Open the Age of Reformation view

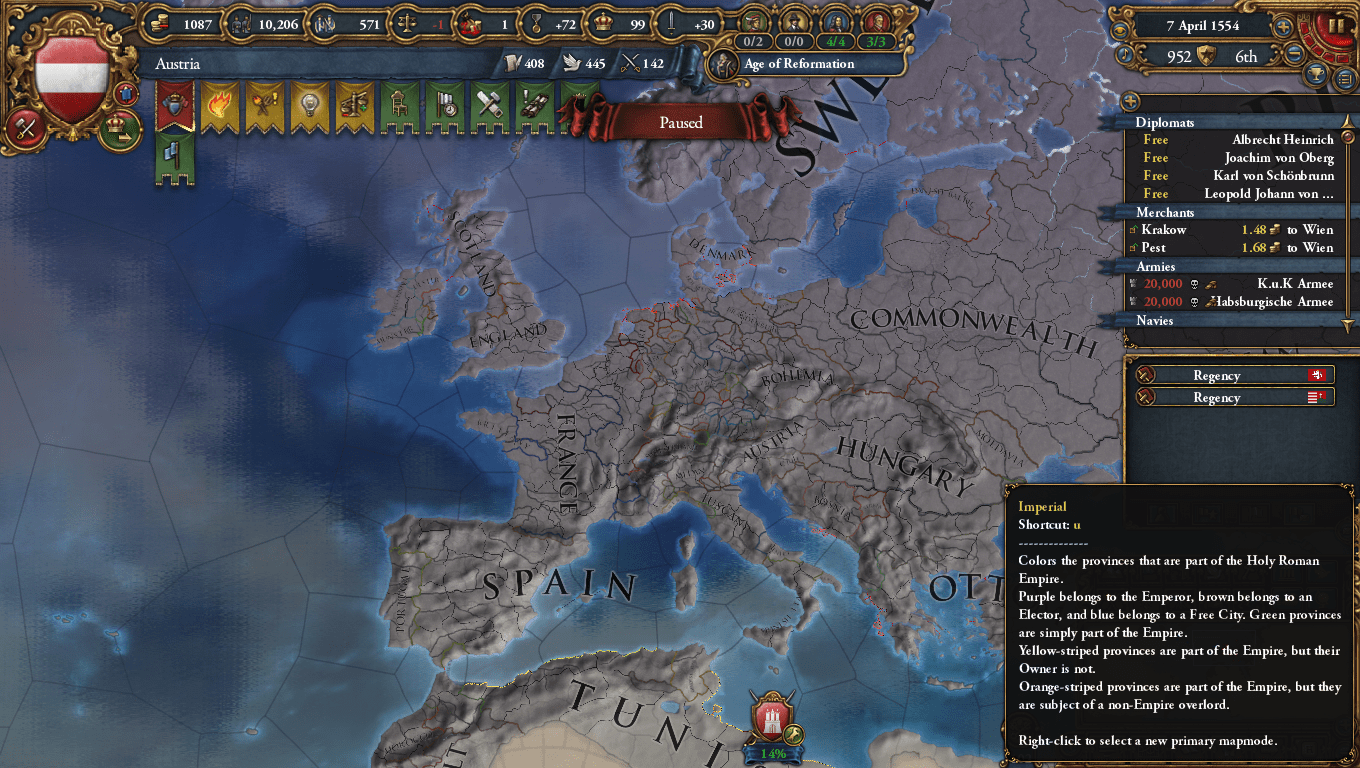(x=798, y=63)
